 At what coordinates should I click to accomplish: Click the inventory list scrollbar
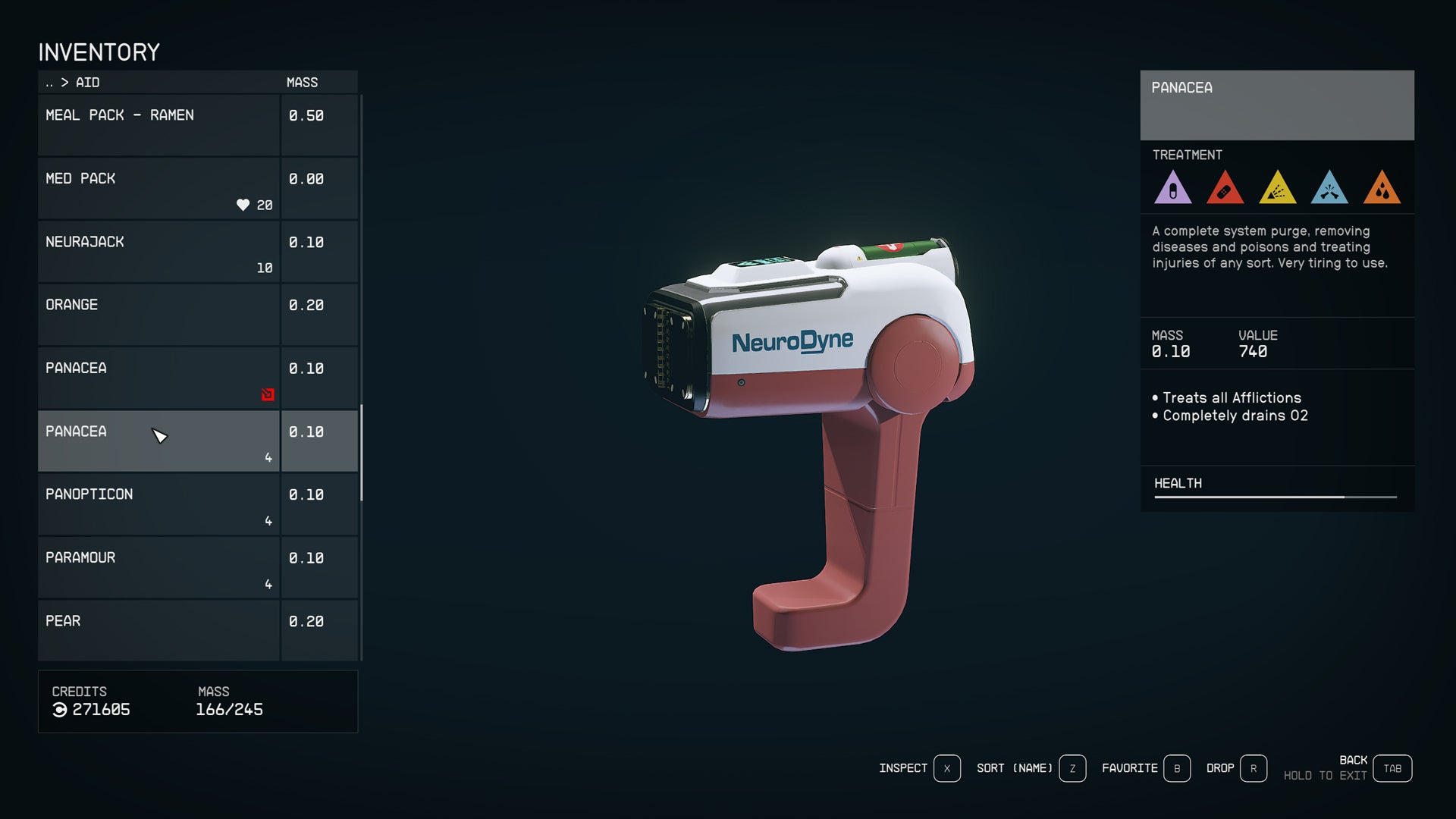click(361, 453)
